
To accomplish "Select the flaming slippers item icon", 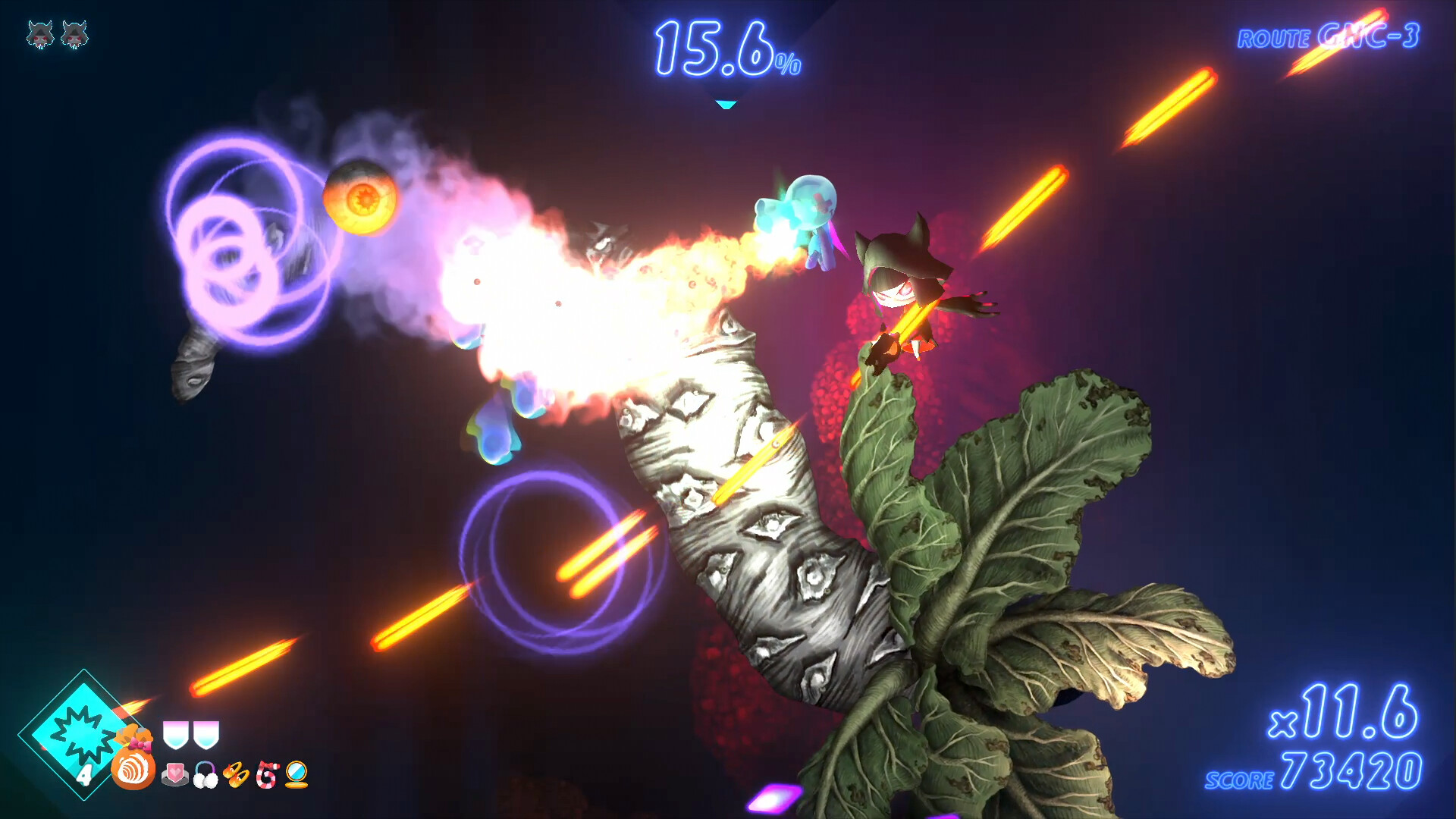I will pyautogui.click(x=235, y=775).
